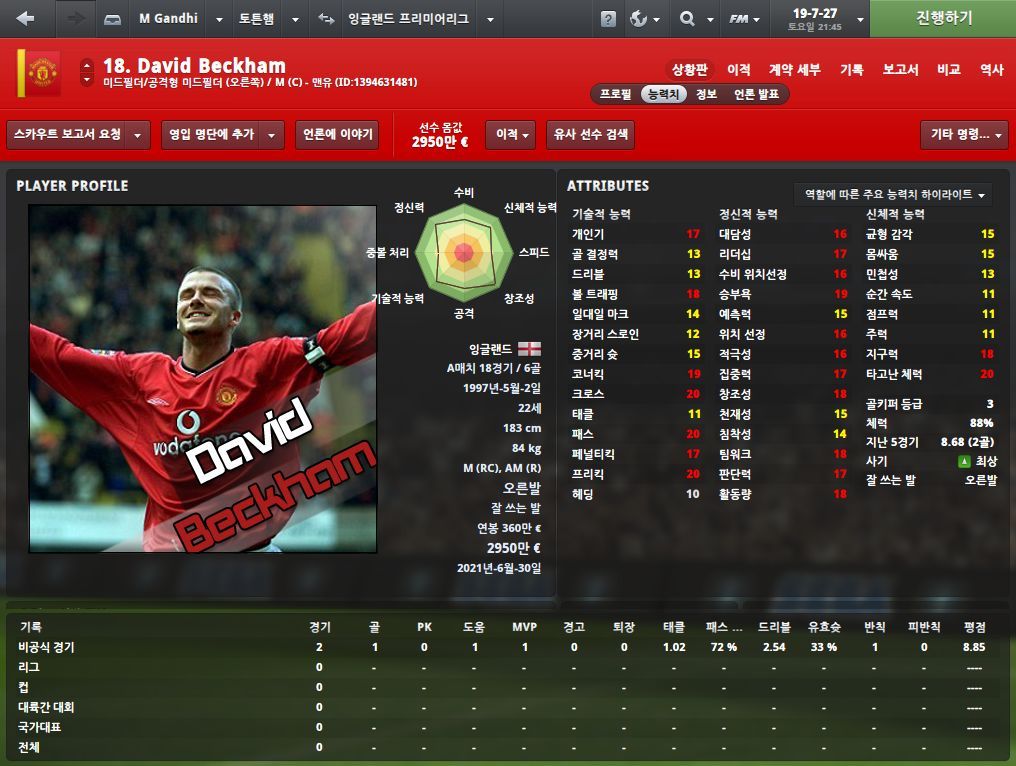Go back with the left arrow
The height and width of the screenshot is (766, 1016).
pos(26,18)
